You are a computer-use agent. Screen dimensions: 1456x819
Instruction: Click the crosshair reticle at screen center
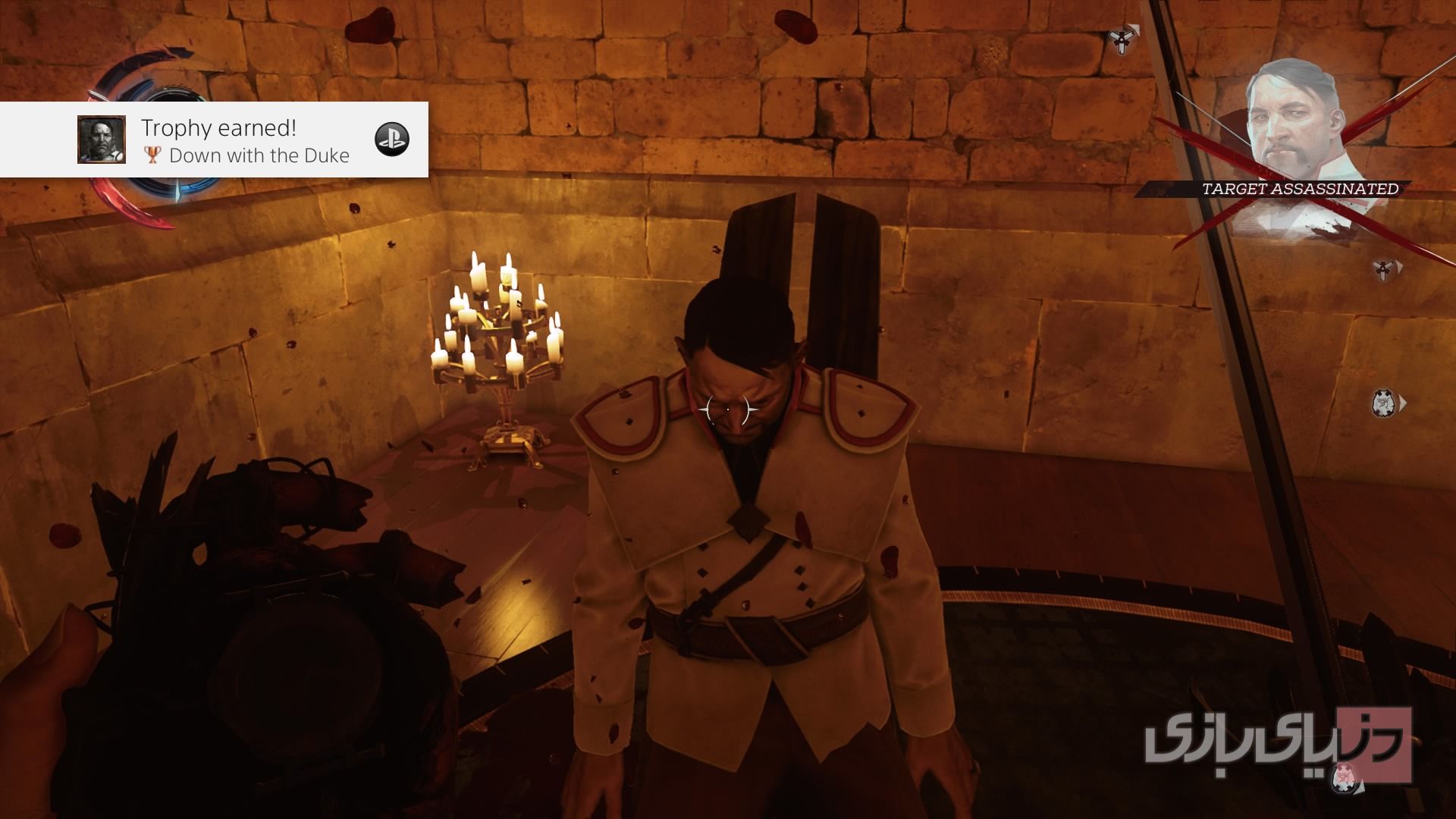[x=726, y=409]
